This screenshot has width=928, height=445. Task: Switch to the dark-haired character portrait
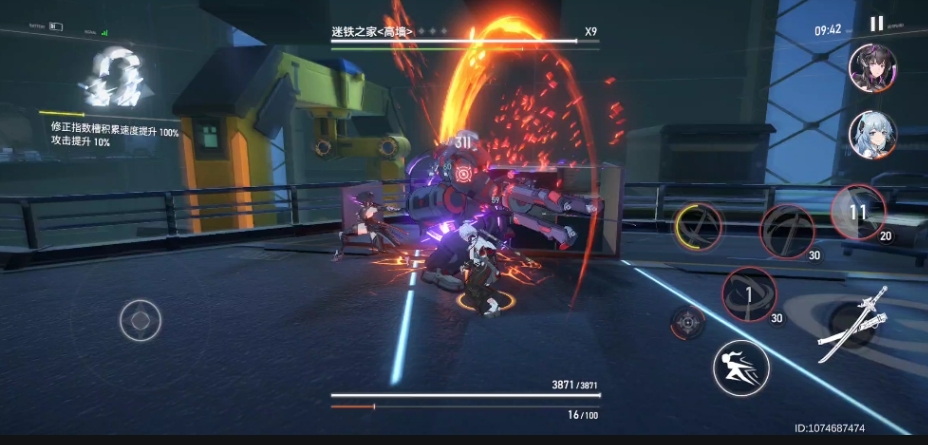pyautogui.click(x=872, y=68)
